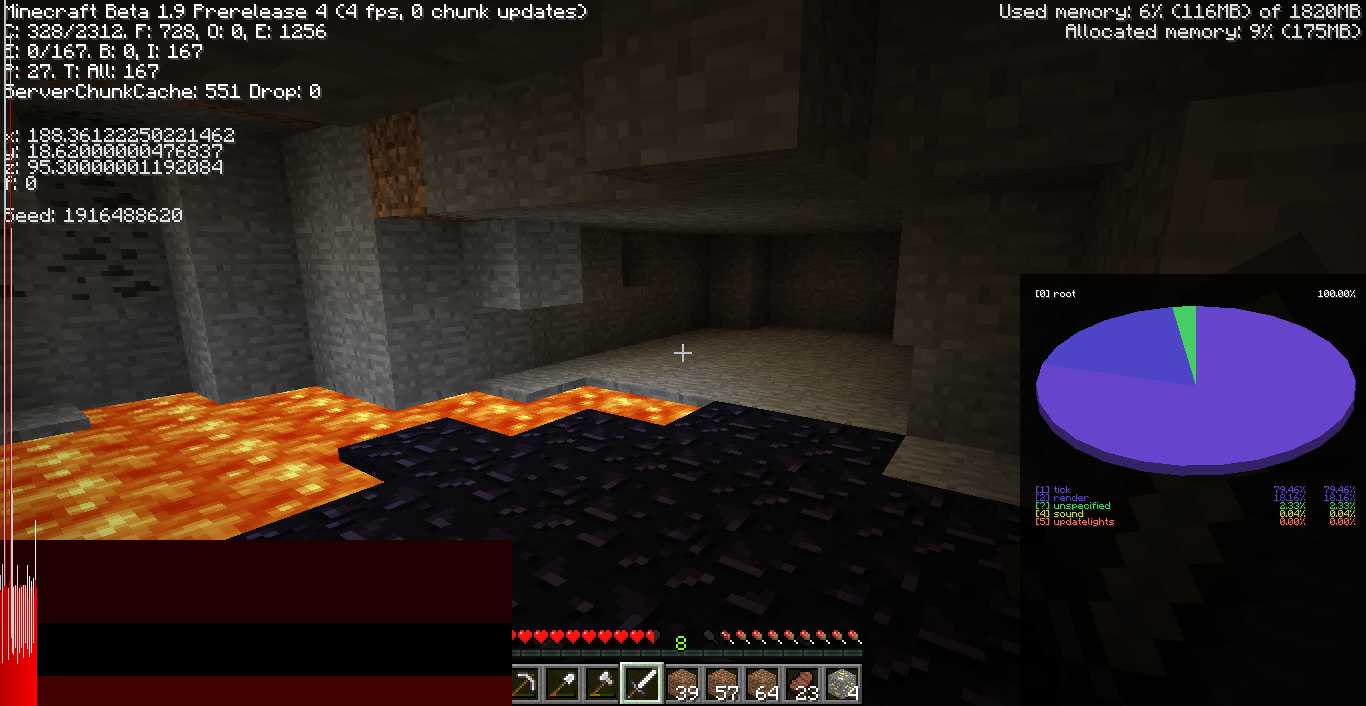Select the raw meat stack of 23
This screenshot has width=1366, height=706.
click(802, 684)
